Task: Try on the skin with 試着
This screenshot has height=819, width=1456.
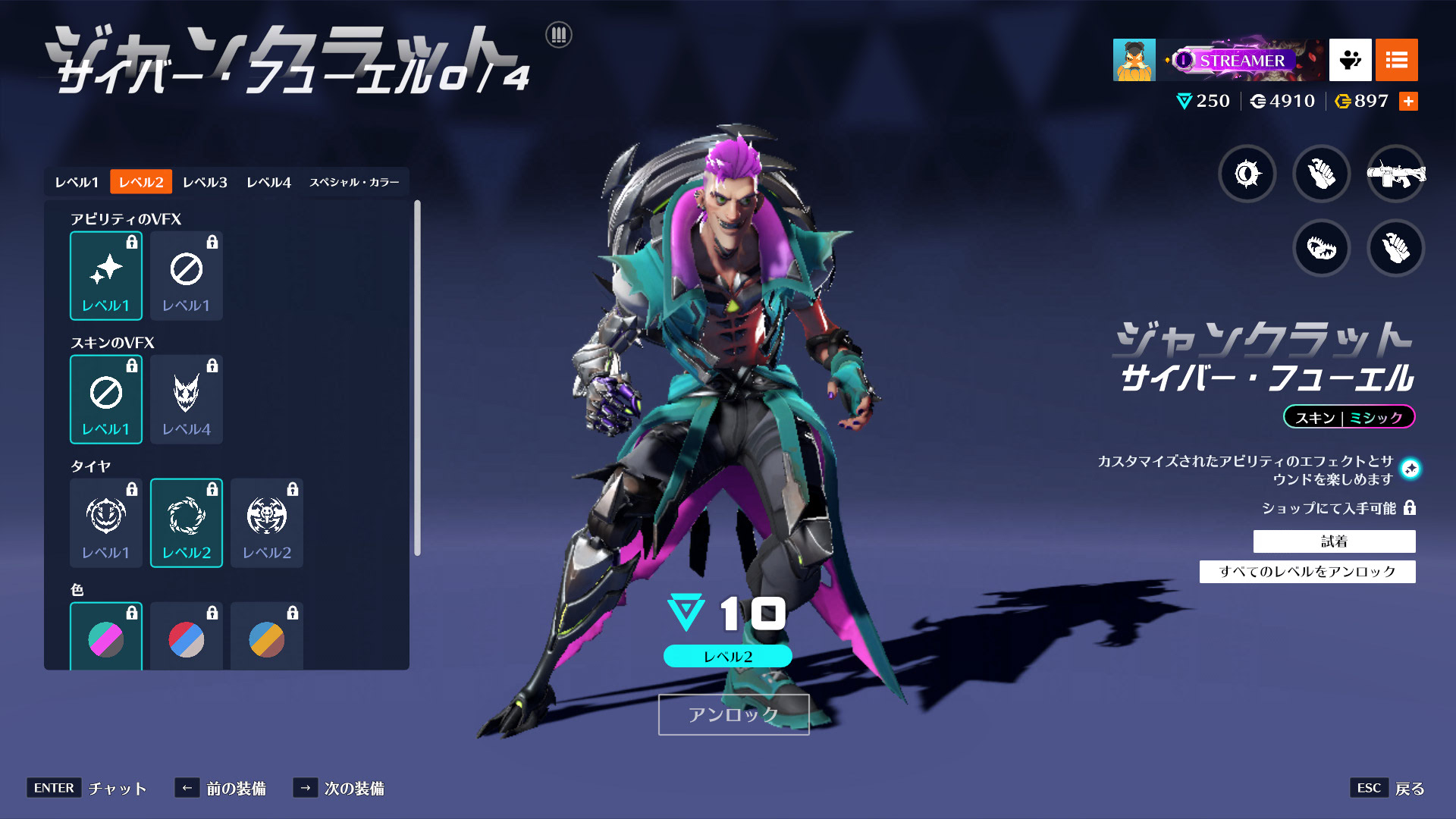Action: 1334,541
